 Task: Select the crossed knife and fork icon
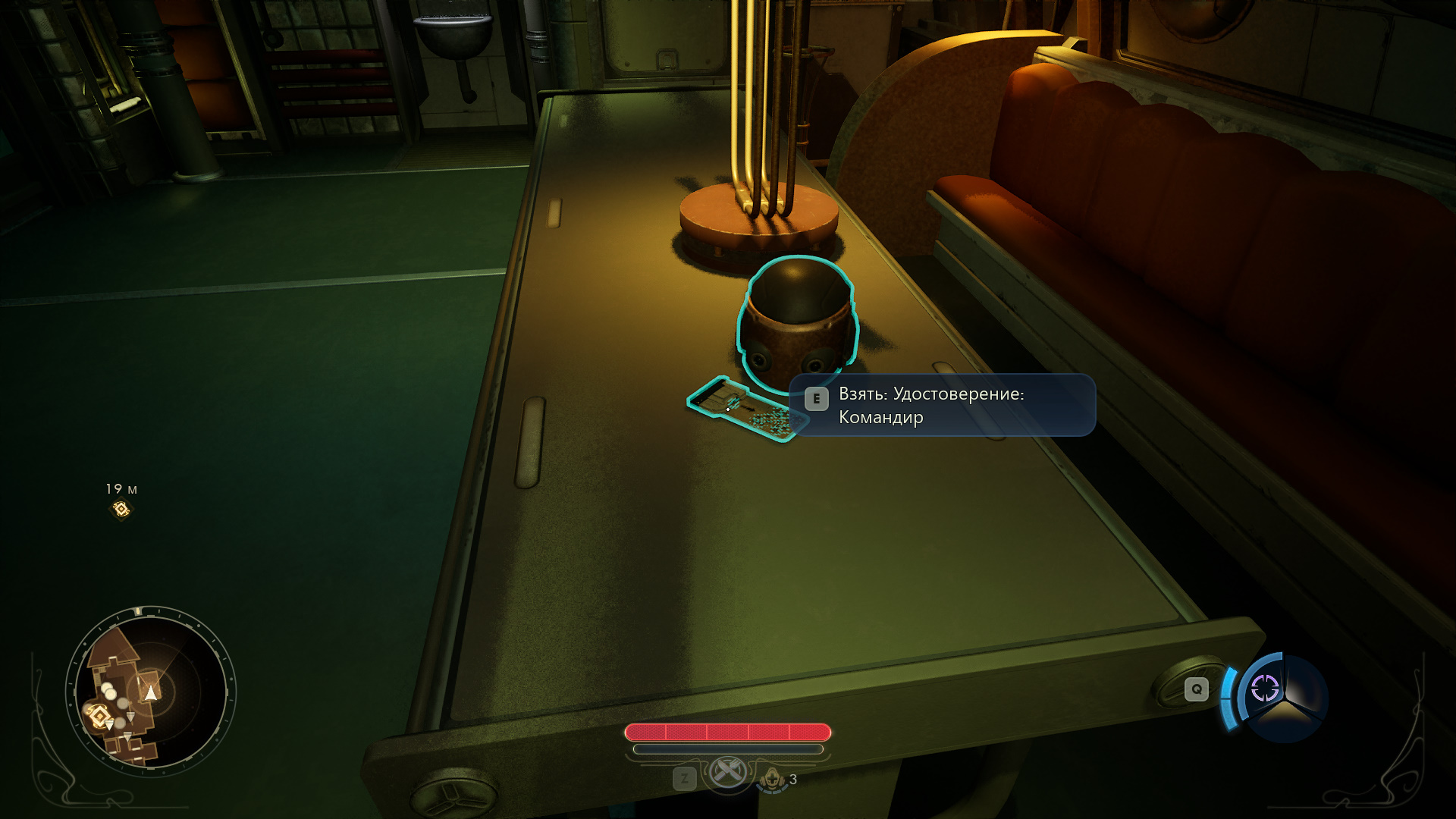[727, 772]
